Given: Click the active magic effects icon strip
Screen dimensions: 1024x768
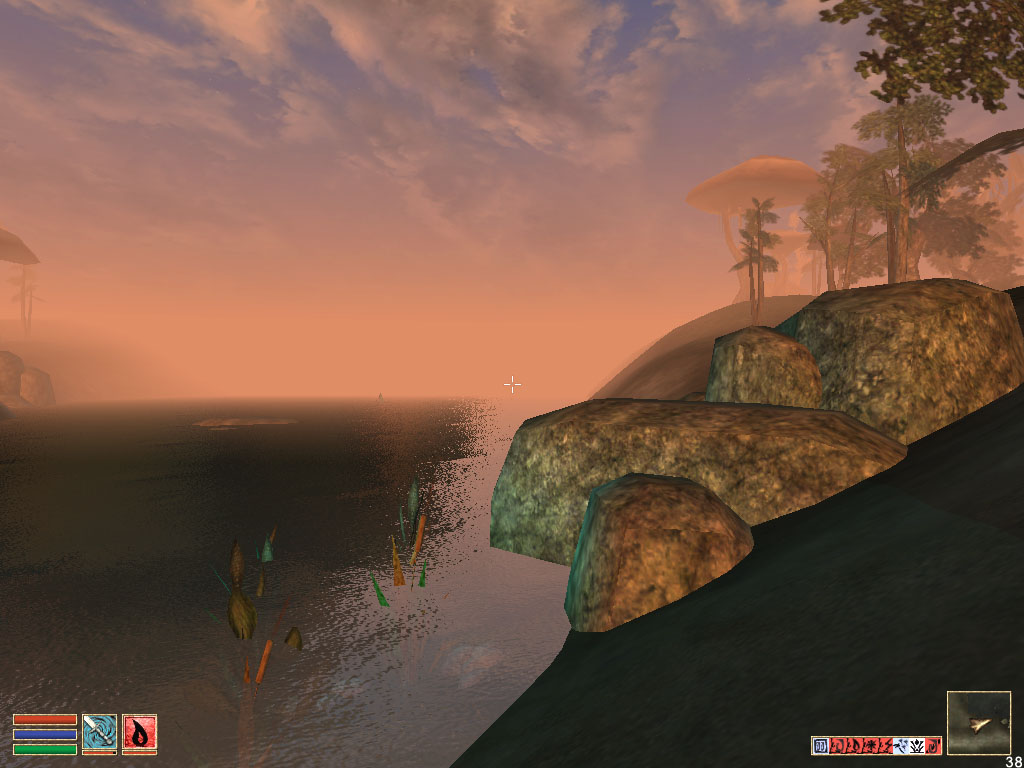Looking at the screenshot, I should click(876, 745).
